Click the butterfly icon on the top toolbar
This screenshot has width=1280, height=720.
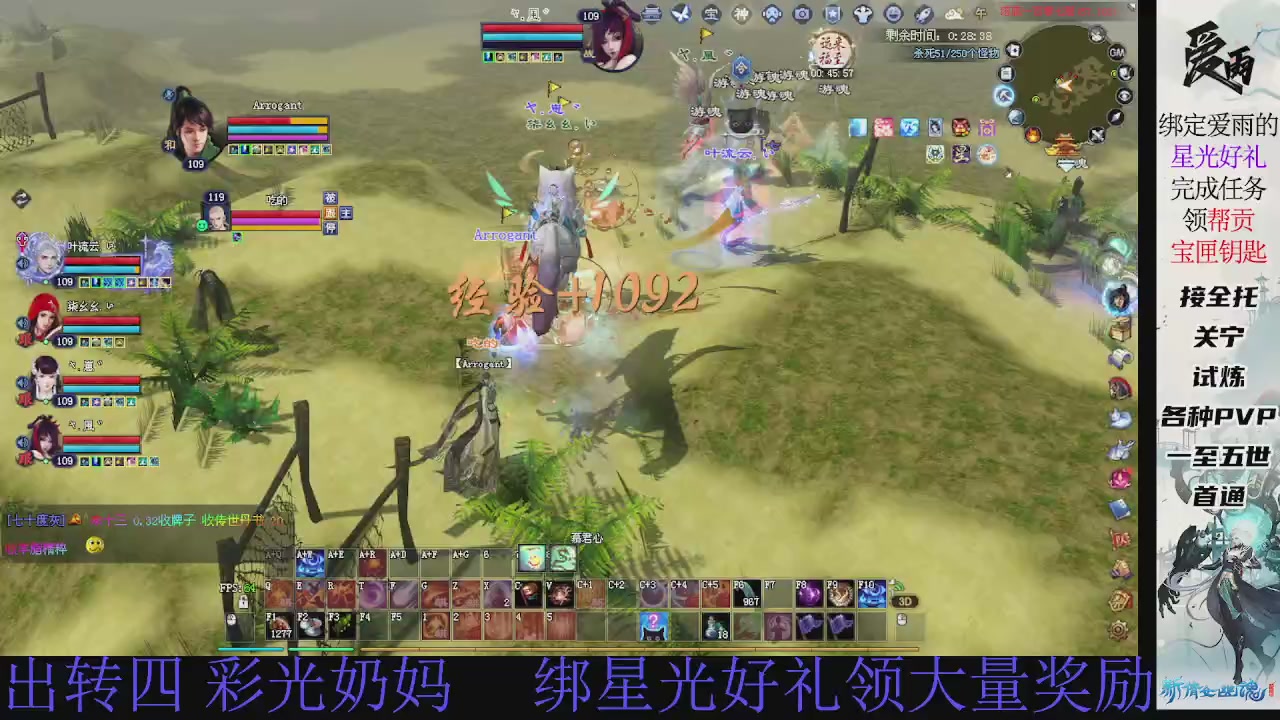tap(680, 14)
